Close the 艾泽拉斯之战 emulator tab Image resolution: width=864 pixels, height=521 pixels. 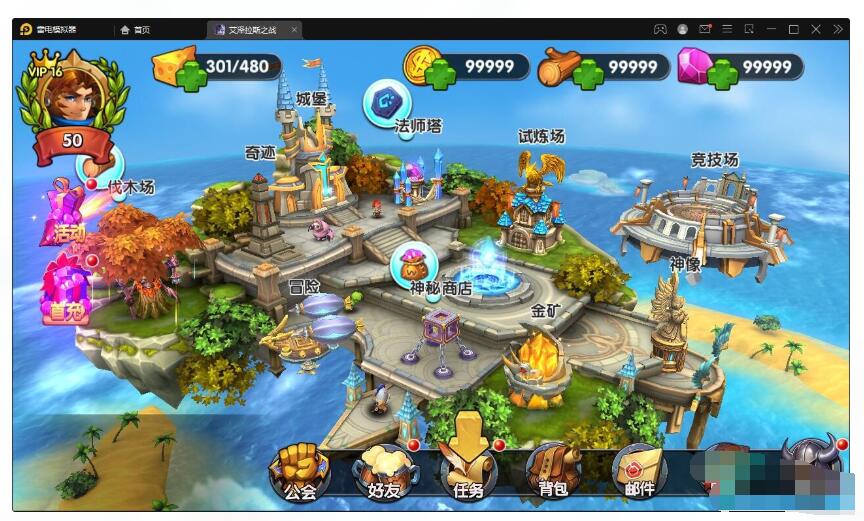(x=294, y=30)
